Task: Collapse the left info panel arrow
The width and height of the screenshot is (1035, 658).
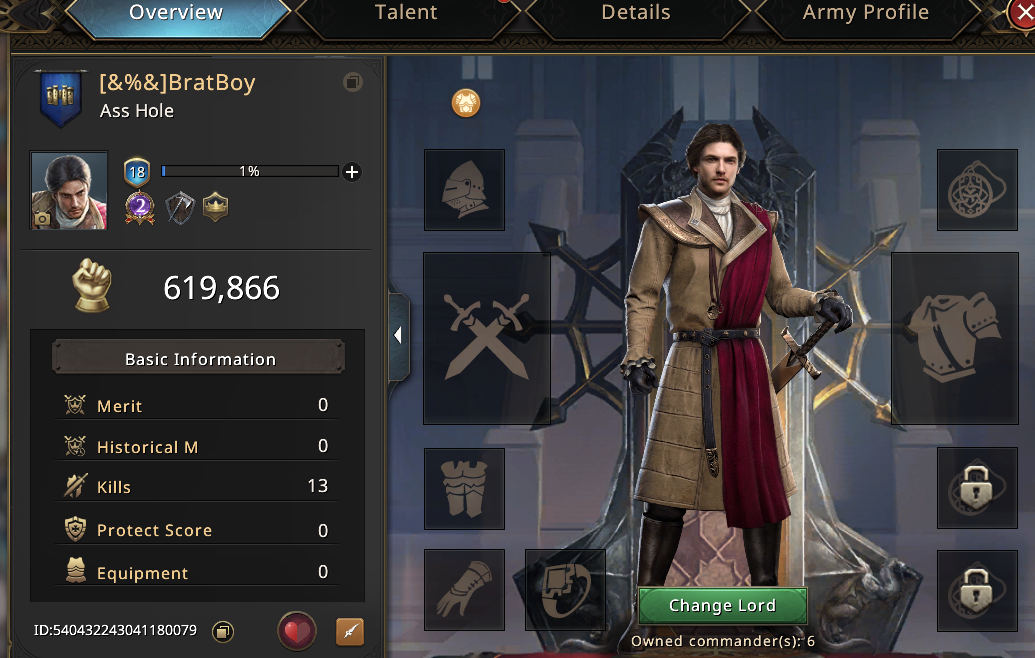Action: click(x=398, y=336)
